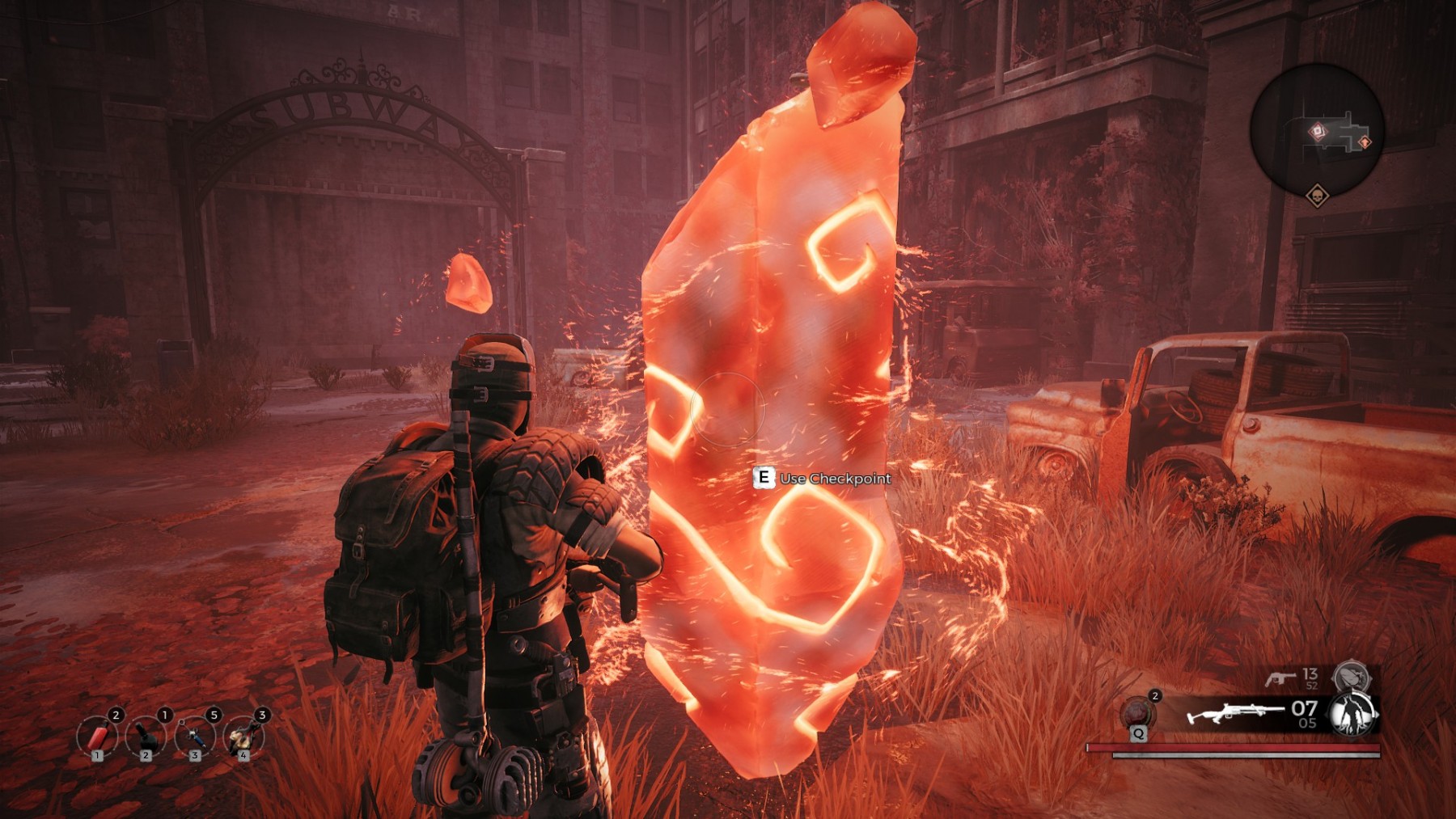The width and height of the screenshot is (1456, 819).
Task: Select the checkpoint marker on minimap
Action: (x=1318, y=131)
